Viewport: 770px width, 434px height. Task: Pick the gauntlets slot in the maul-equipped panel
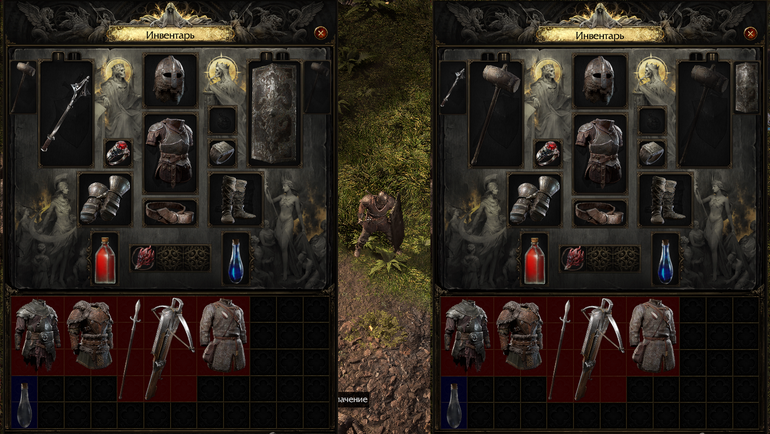533,199
